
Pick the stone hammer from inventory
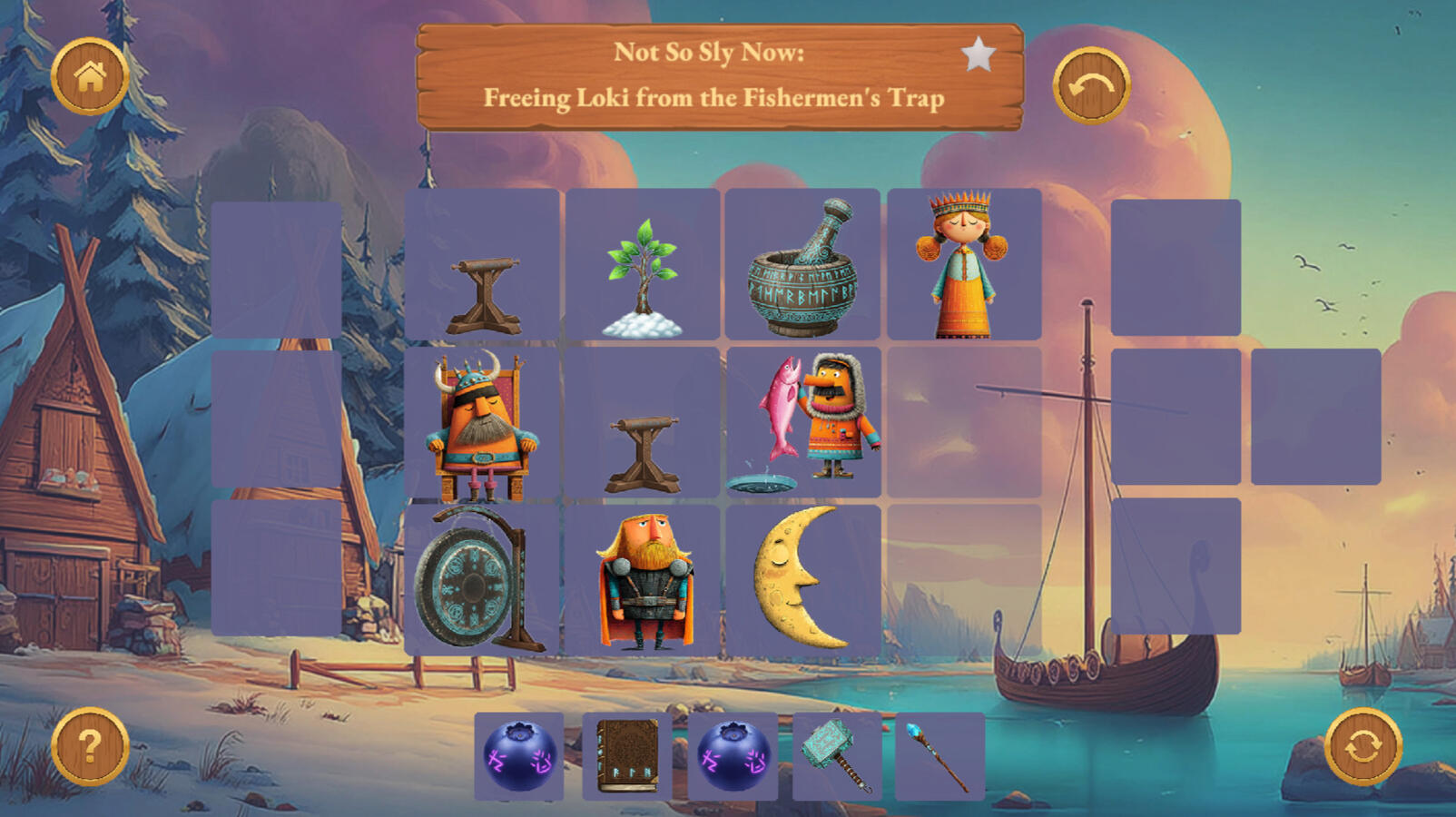[x=836, y=755]
